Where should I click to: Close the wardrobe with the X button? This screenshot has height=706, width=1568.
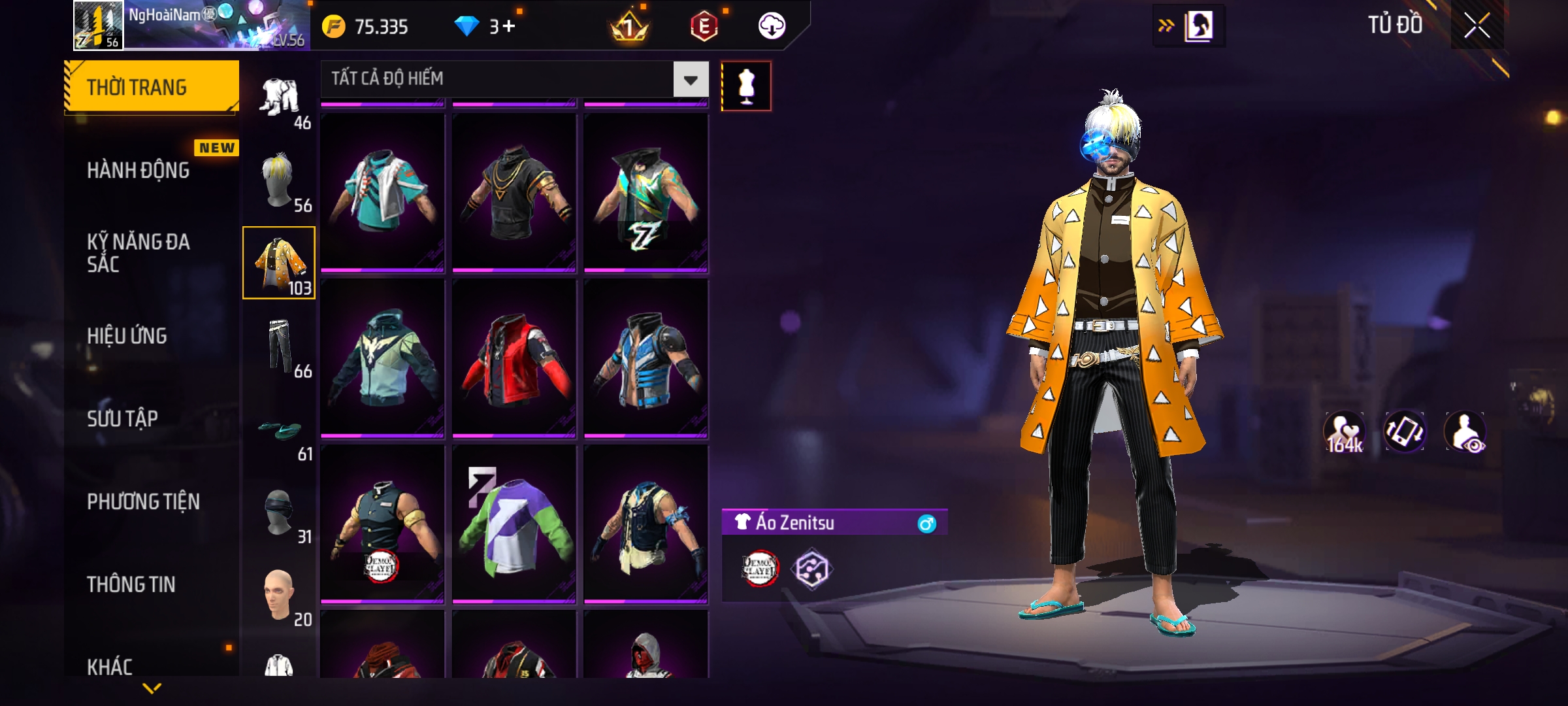point(1477,25)
